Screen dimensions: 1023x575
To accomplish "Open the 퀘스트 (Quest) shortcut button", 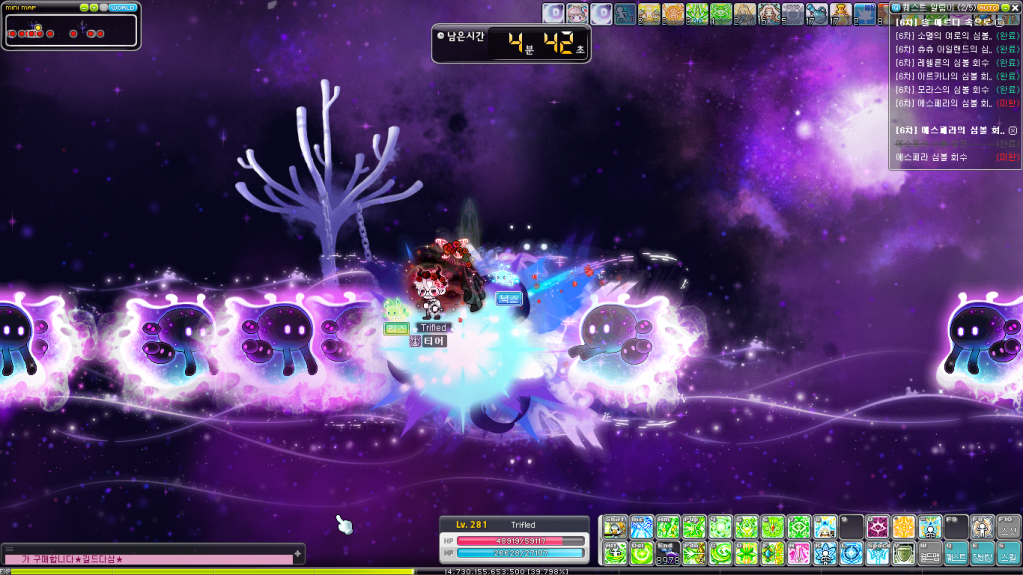I will [956, 552].
